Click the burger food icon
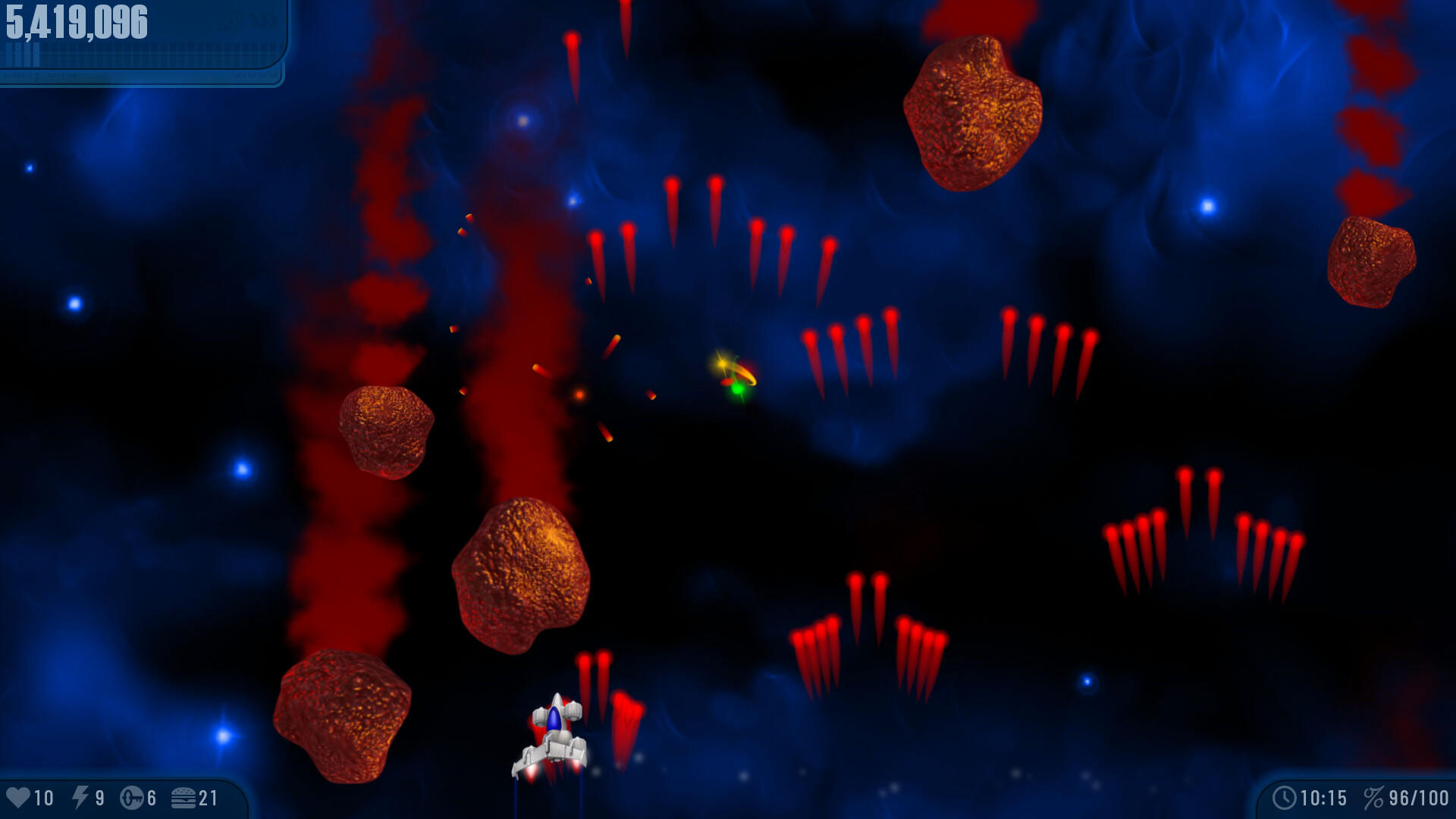The height and width of the screenshot is (819, 1456). 184,798
